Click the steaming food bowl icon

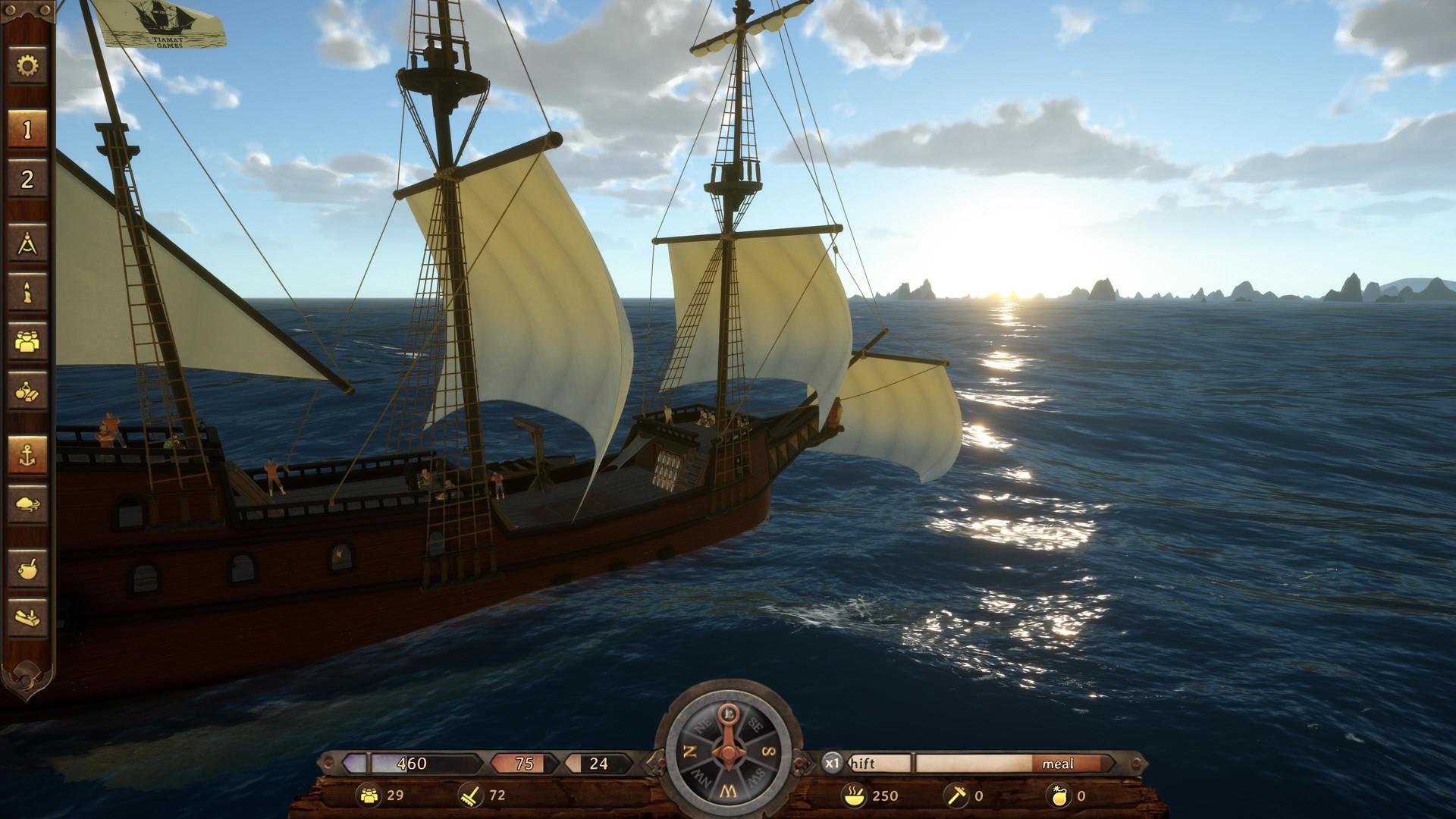click(x=853, y=795)
